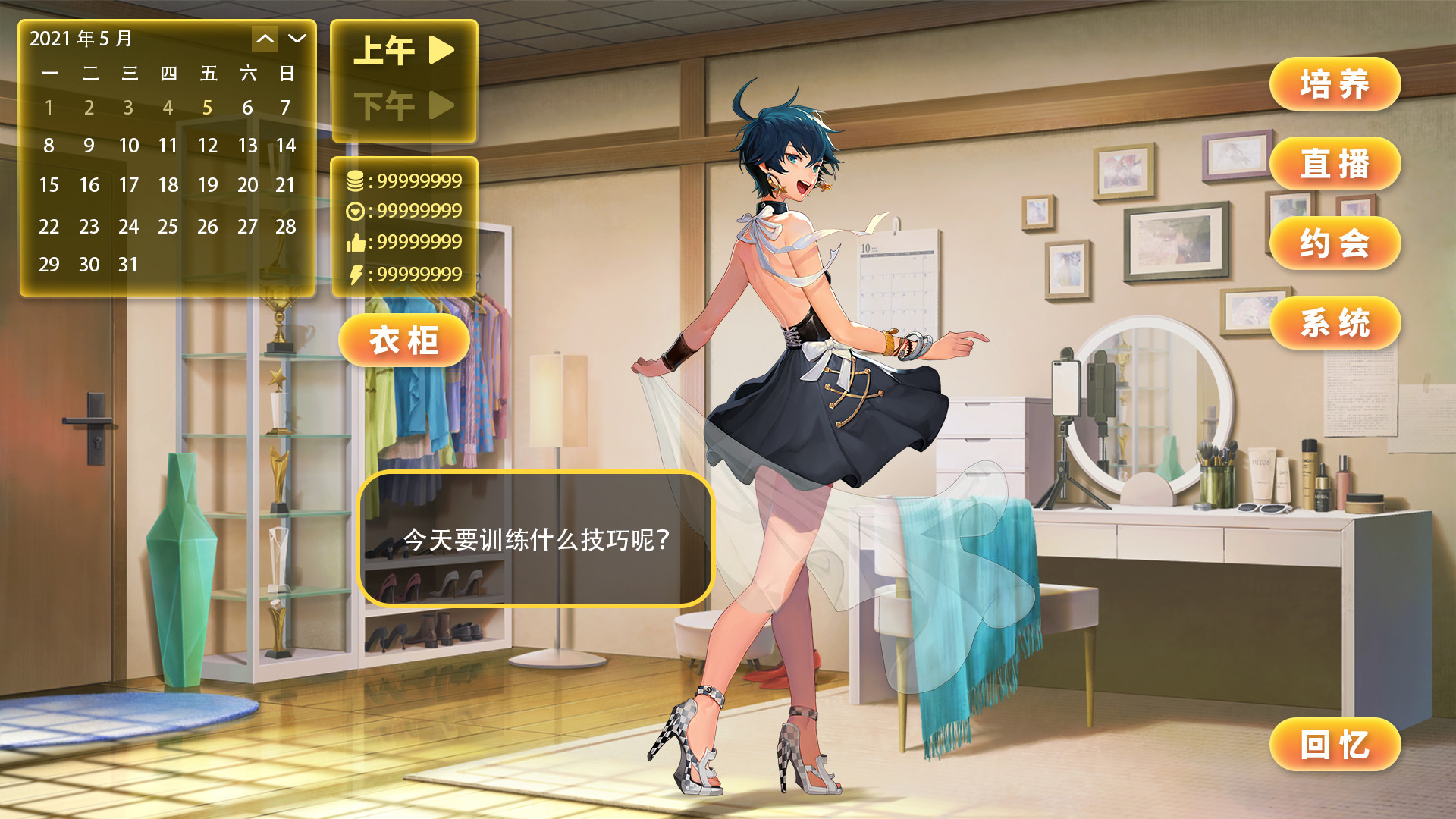Select the 上午 morning time slot
This screenshot has height=819, width=1456.
(383, 50)
